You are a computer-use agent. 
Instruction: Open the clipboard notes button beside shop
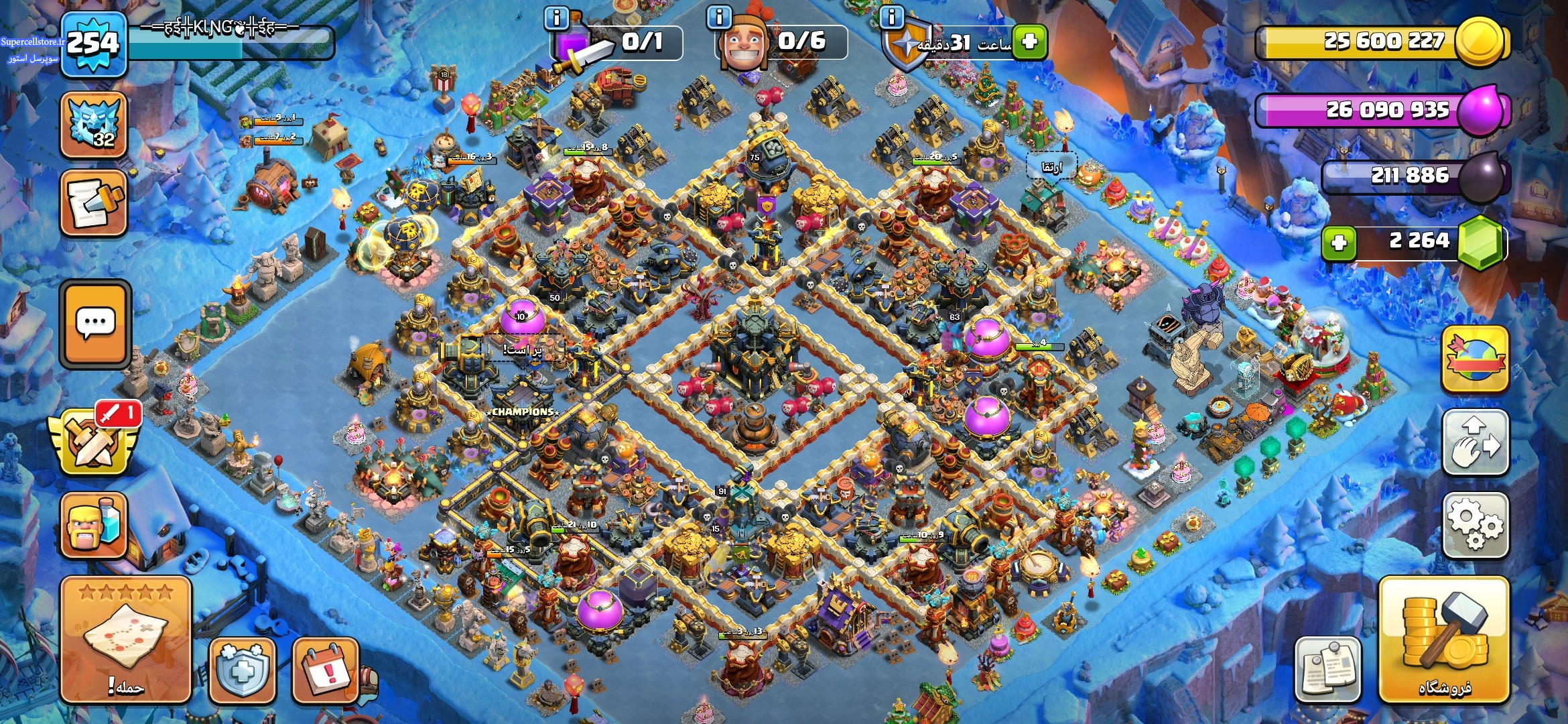pyautogui.click(x=1327, y=670)
